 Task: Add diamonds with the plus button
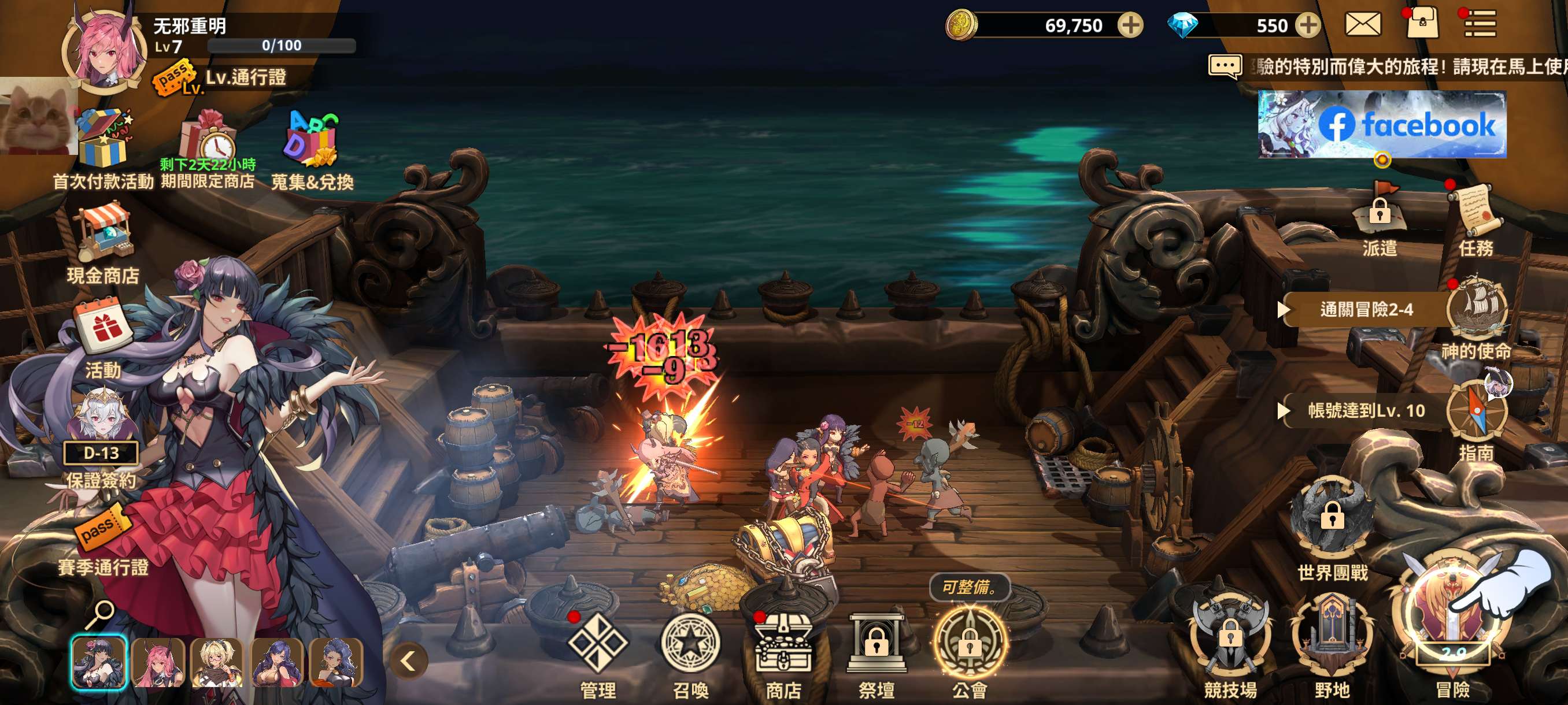[x=1307, y=25]
